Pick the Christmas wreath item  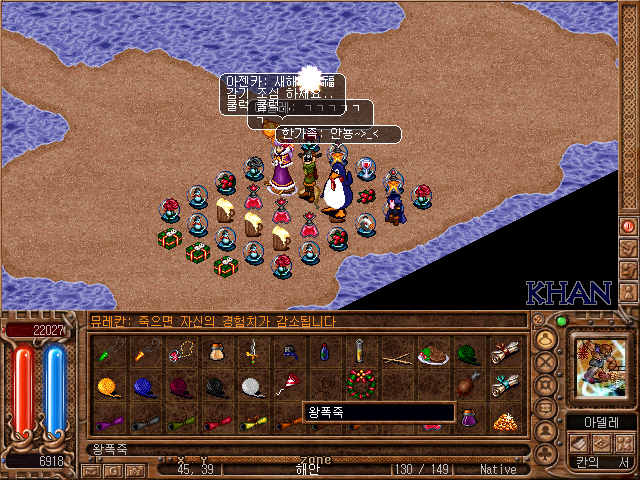click(359, 383)
